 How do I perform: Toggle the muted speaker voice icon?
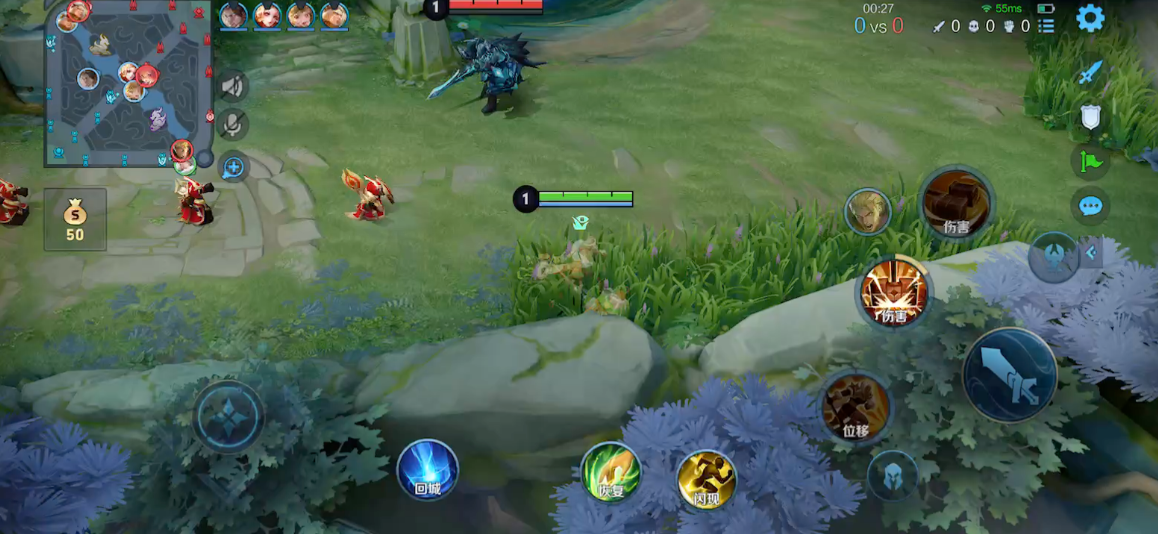click(x=233, y=87)
